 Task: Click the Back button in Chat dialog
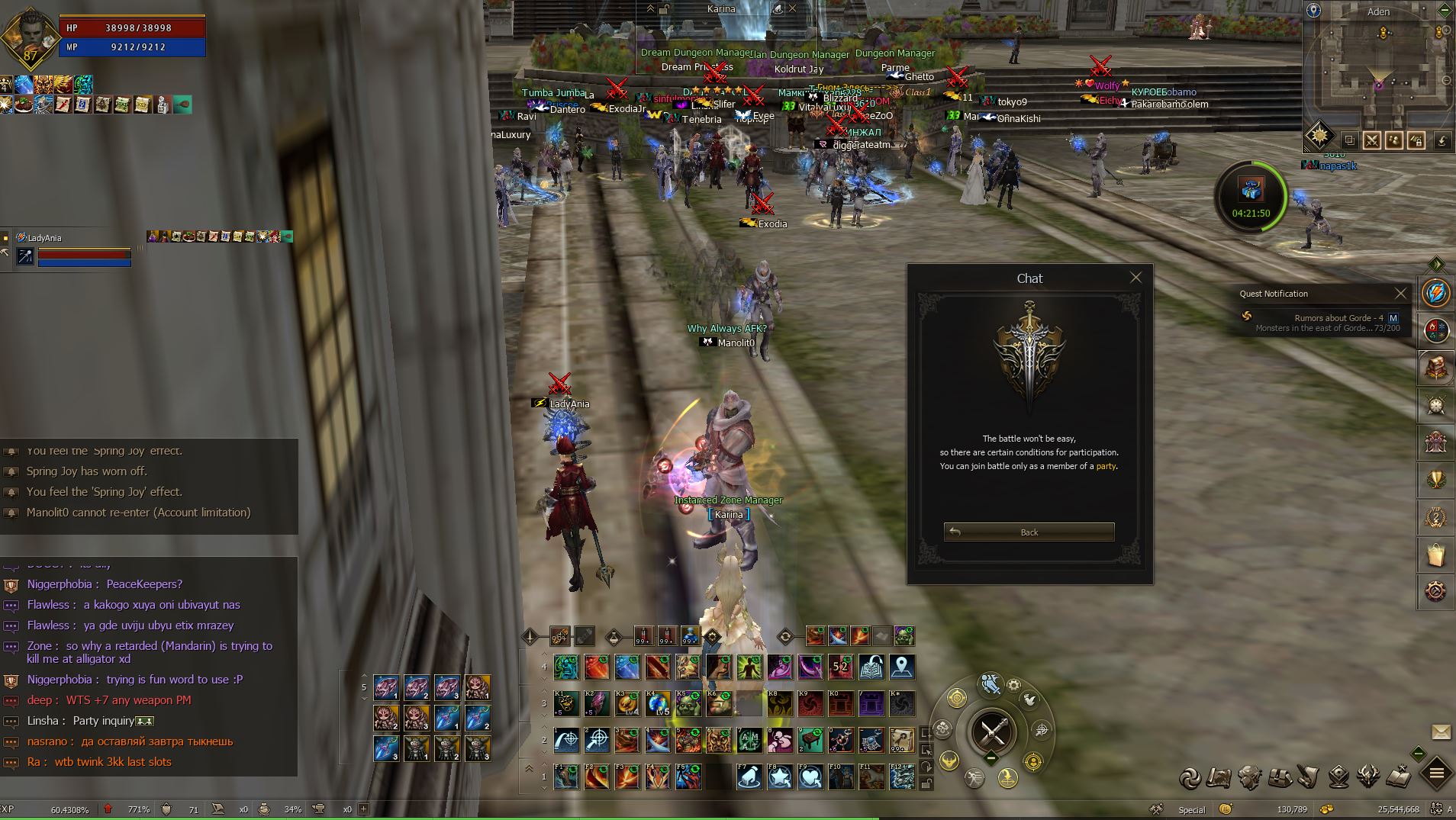[1029, 532]
